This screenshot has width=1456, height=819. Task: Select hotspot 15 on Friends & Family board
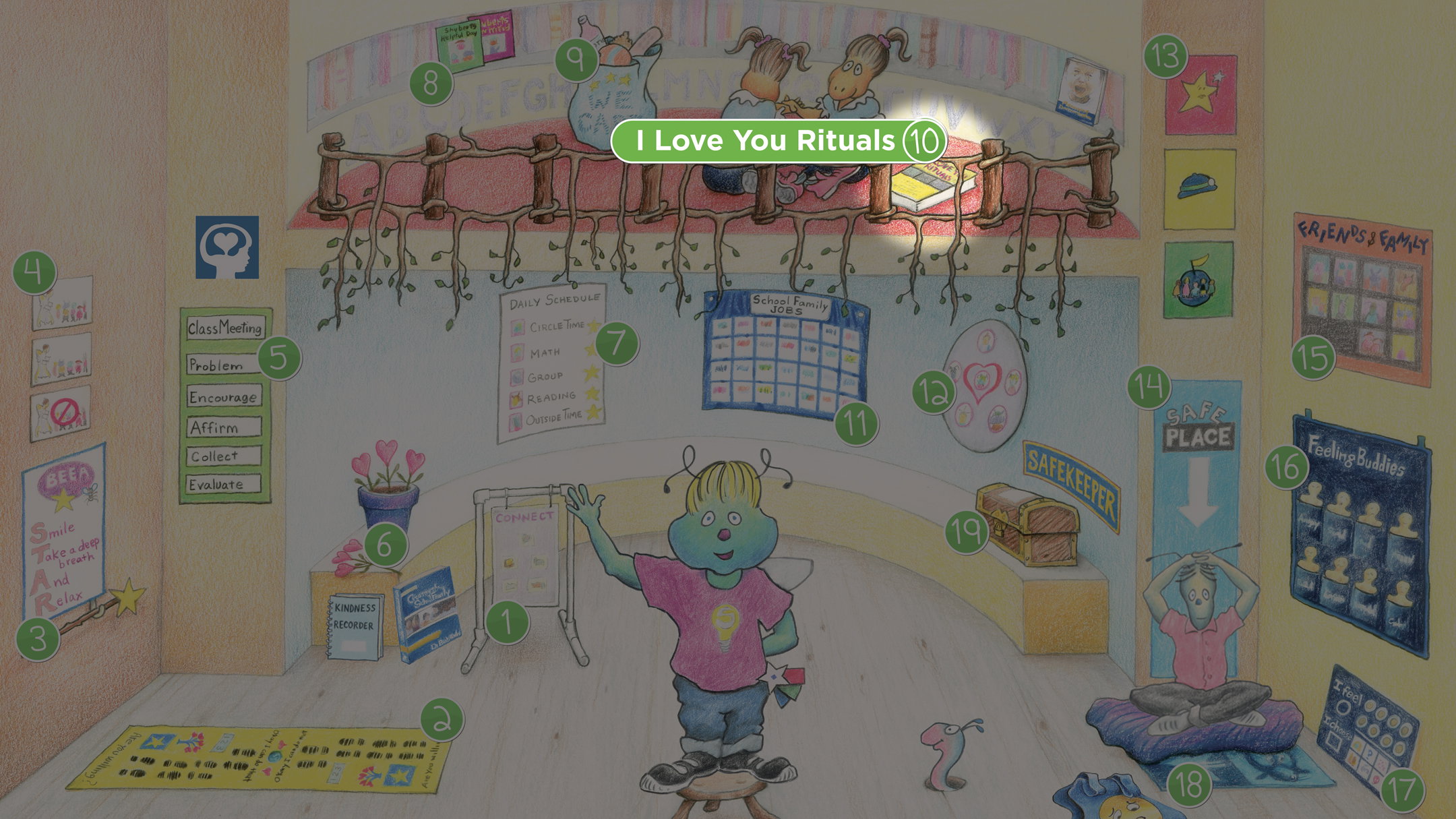click(x=1313, y=357)
